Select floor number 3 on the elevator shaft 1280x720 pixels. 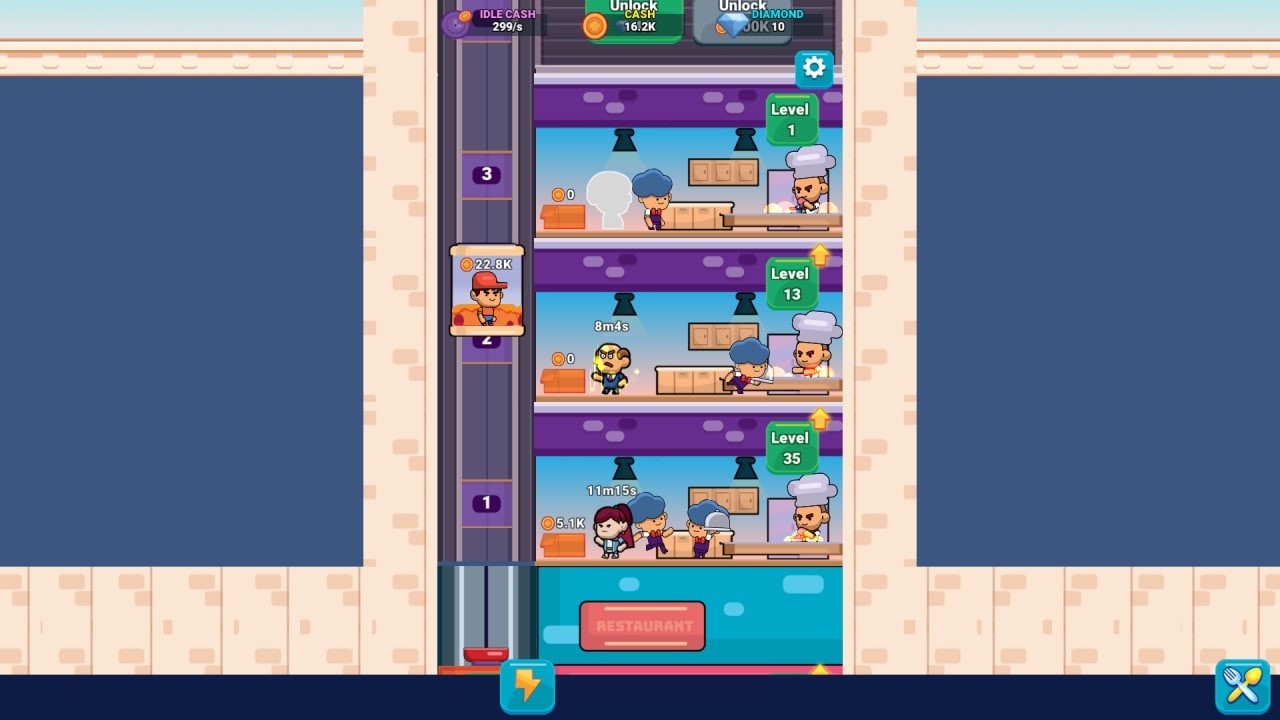coord(486,174)
